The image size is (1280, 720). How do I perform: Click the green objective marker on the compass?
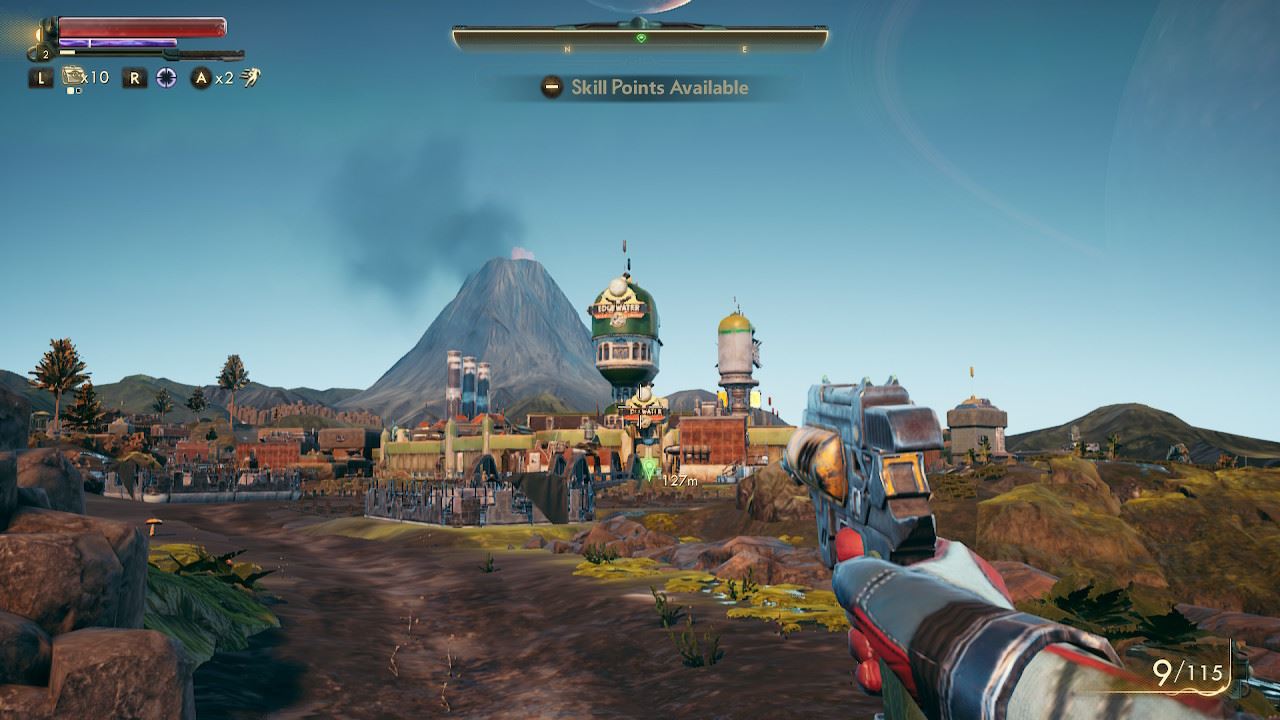641,38
